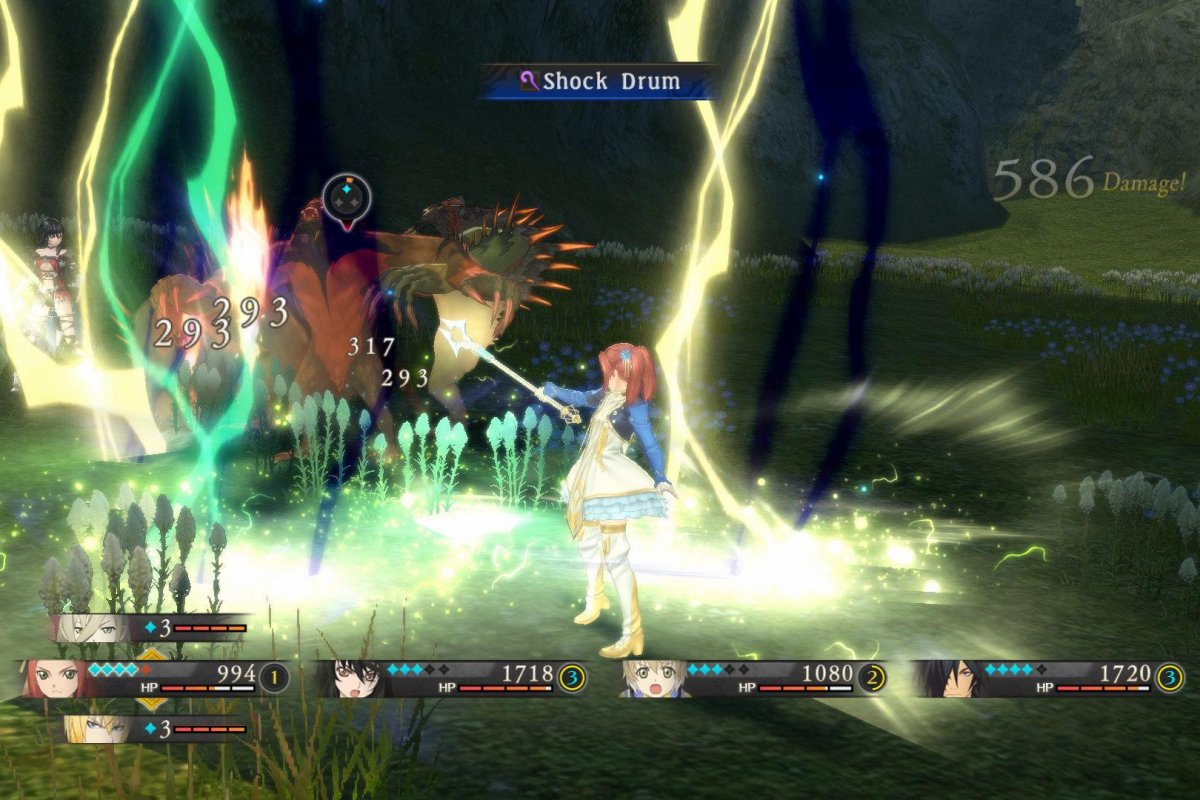Select Velvet's portrait with 1718 HP
This screenshot has height=800, width=1200.
[x=350, y=678]
